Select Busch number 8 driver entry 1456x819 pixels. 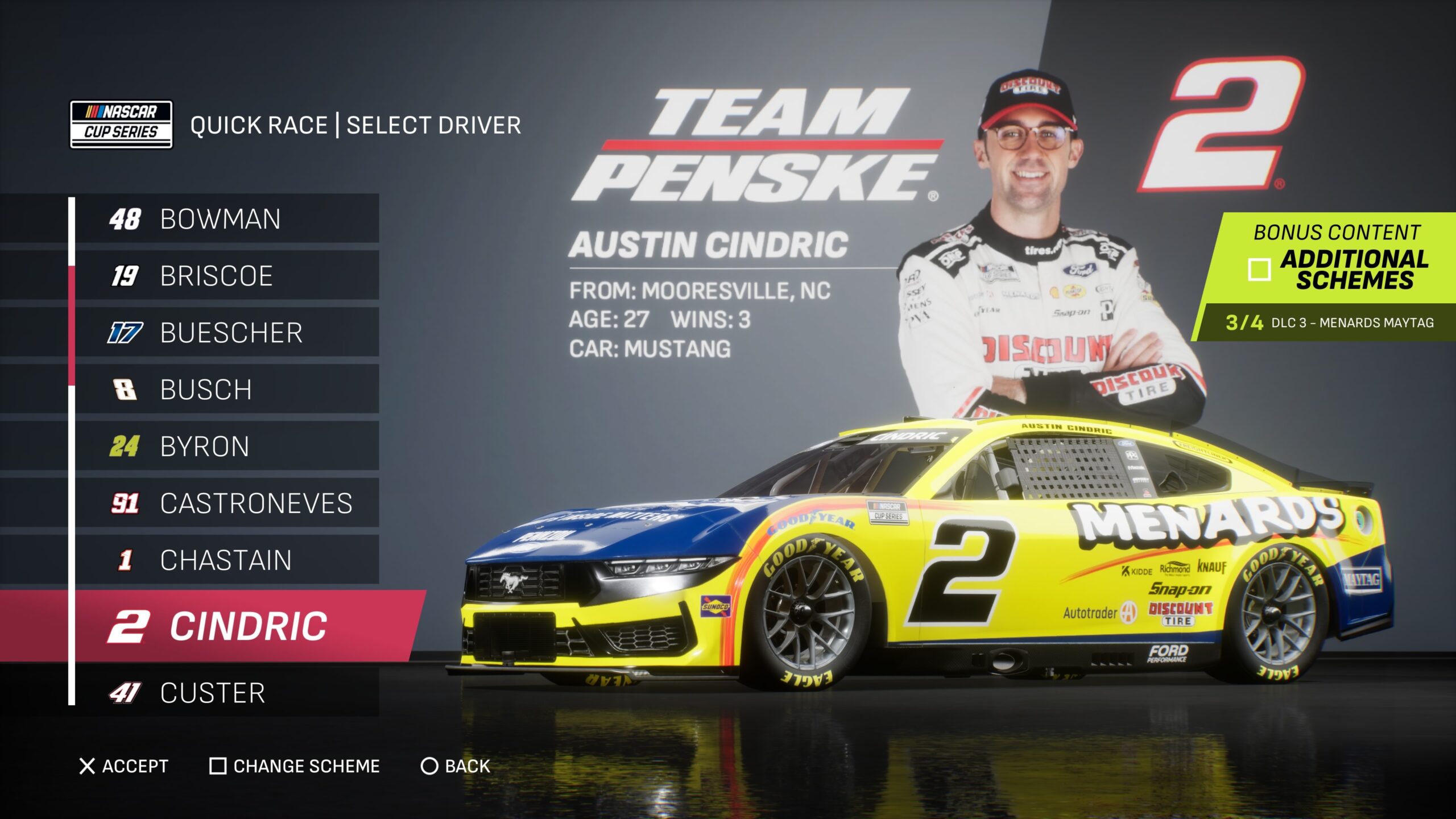[x=226, y=390]
